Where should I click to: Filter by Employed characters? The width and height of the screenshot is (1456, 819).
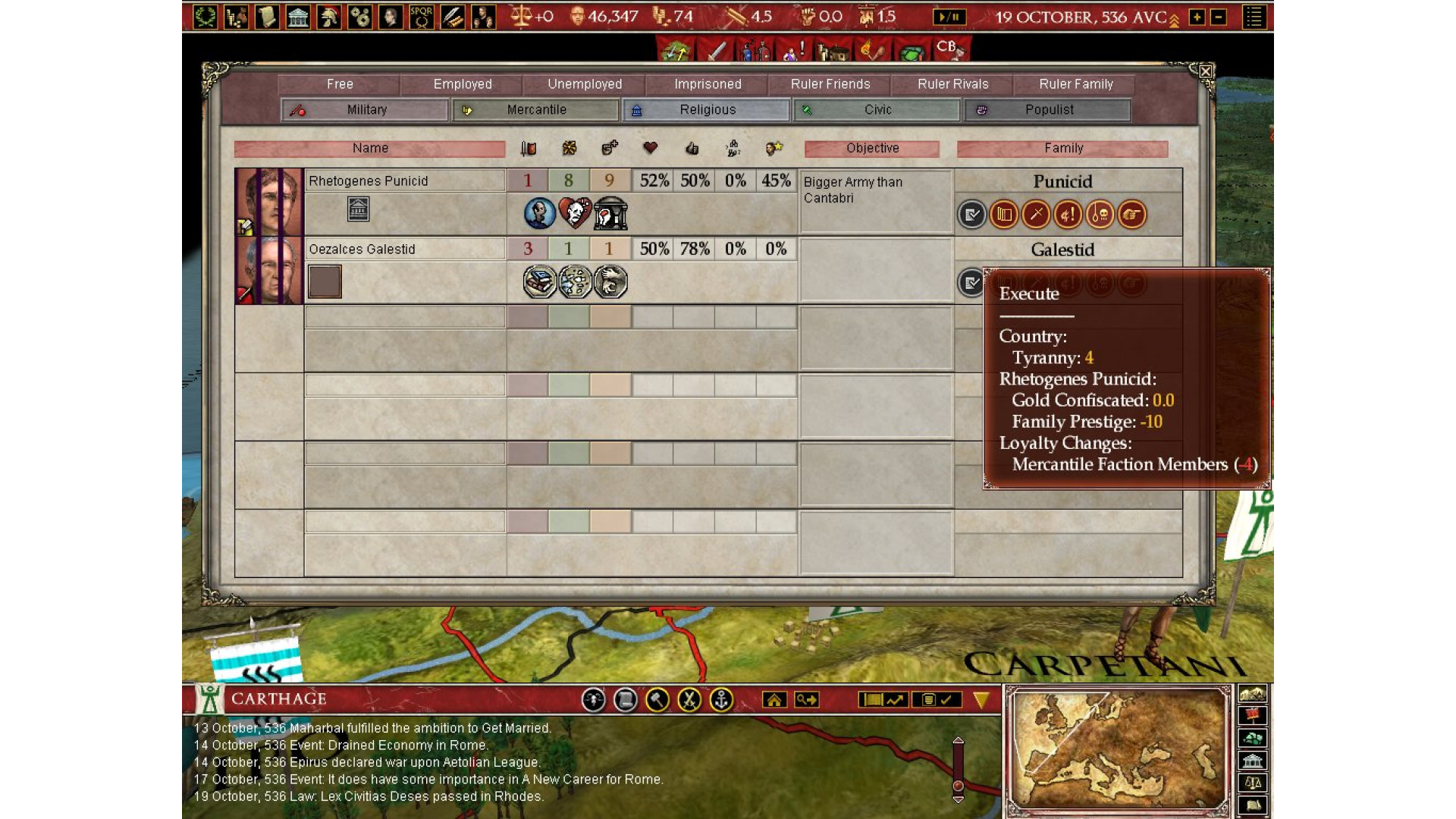tap(462, 84)
